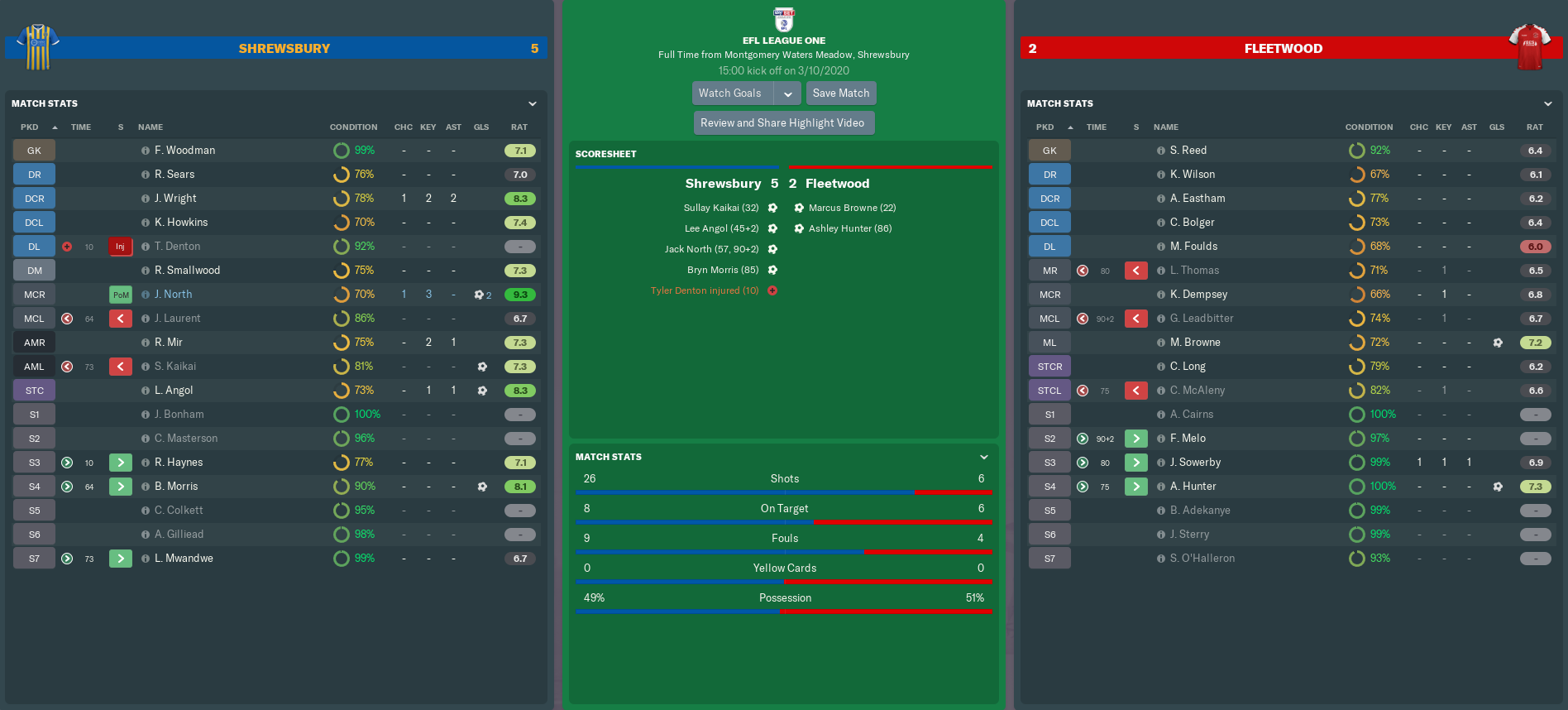The height and width of the screenshot is (710, 1568).
Task: Sort Shrewsbury lineup by the PKD column
Action: pyautogui.click(x=30, y=127)
